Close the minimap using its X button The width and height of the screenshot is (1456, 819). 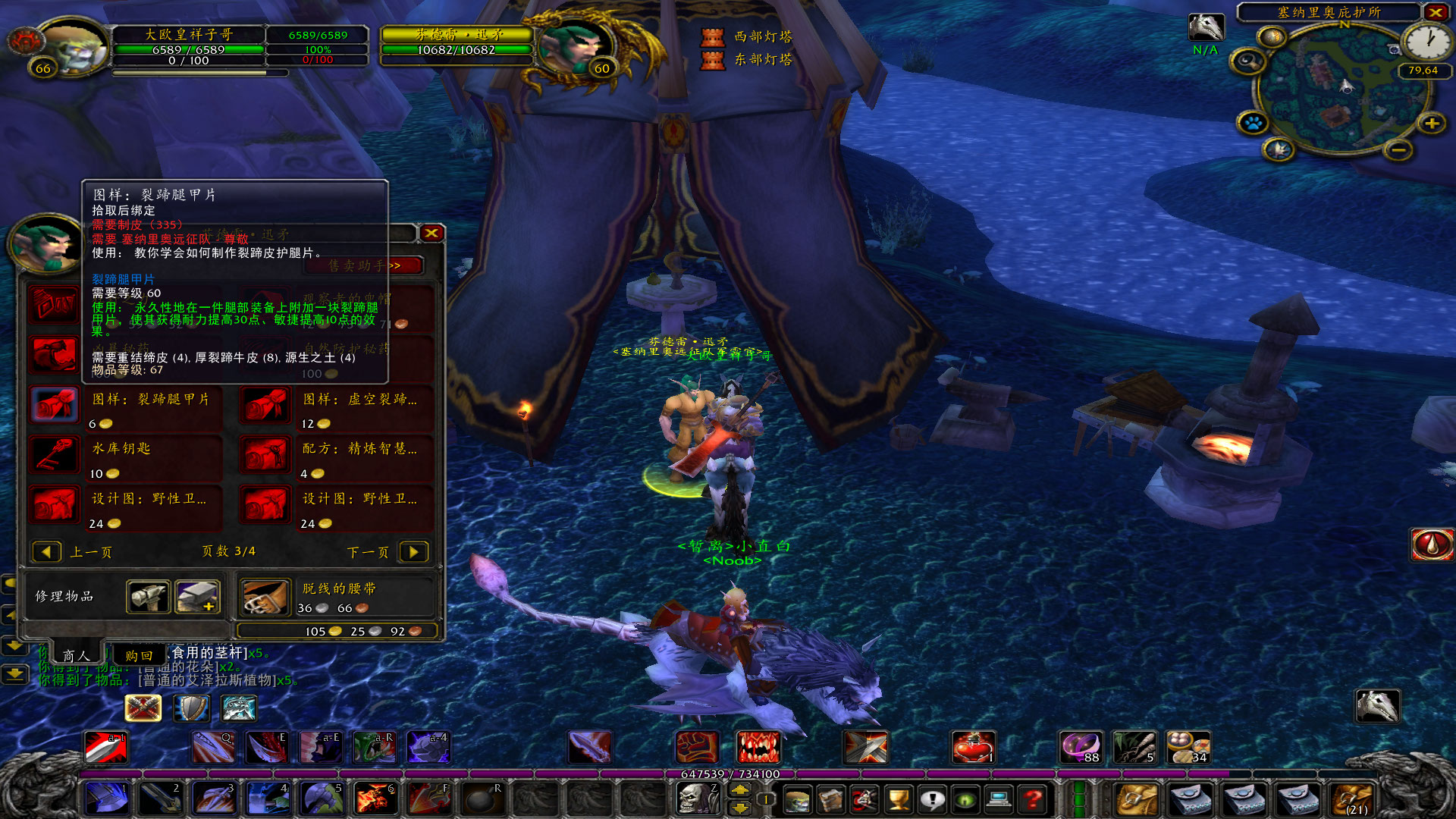pyautogui.click(x=1436, y=12)
